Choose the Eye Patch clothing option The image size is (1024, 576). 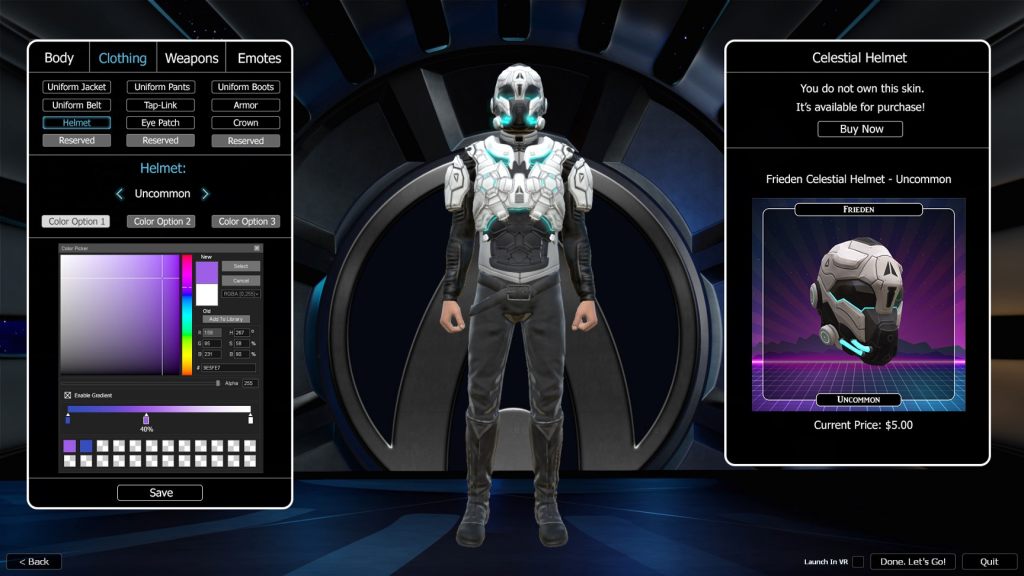[x=160, y=123]
